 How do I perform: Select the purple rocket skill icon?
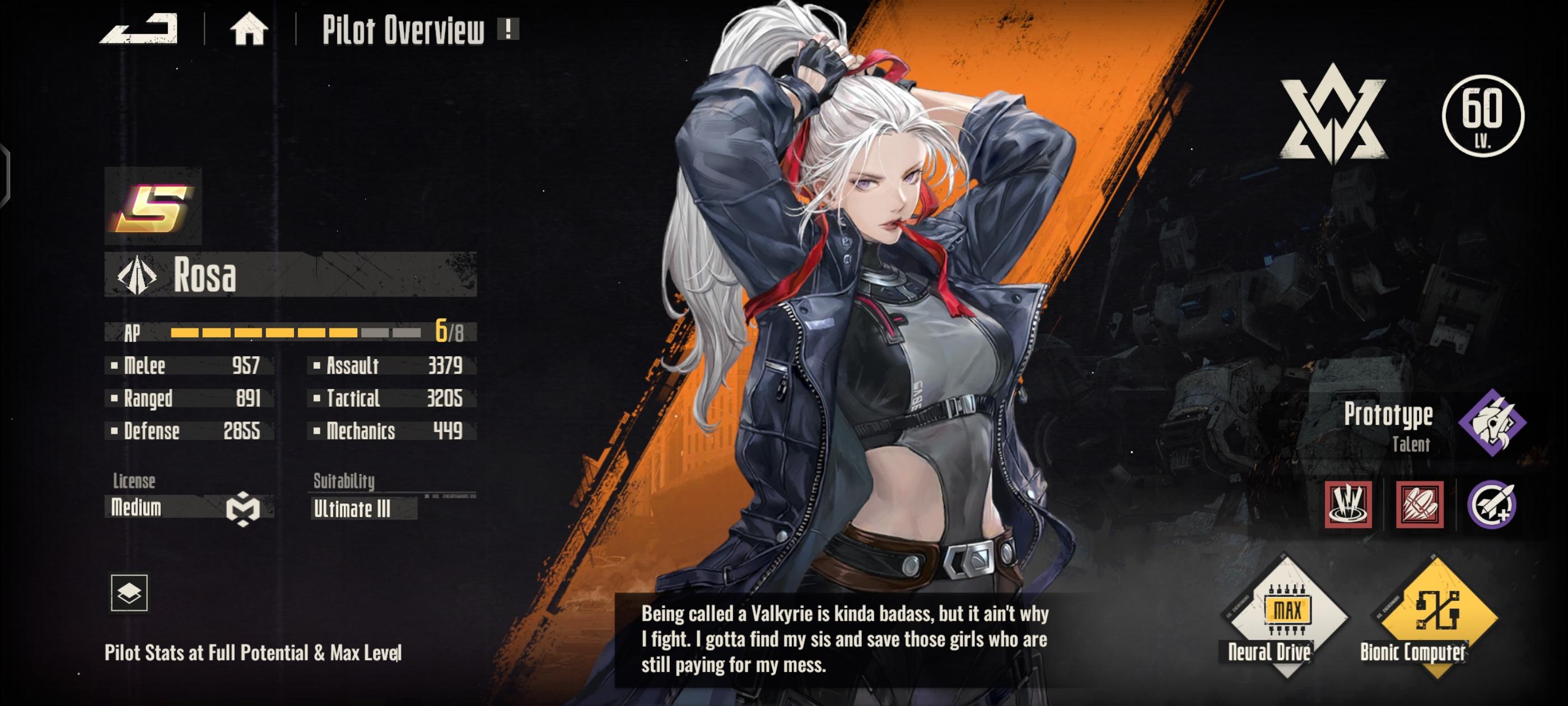1491,504
